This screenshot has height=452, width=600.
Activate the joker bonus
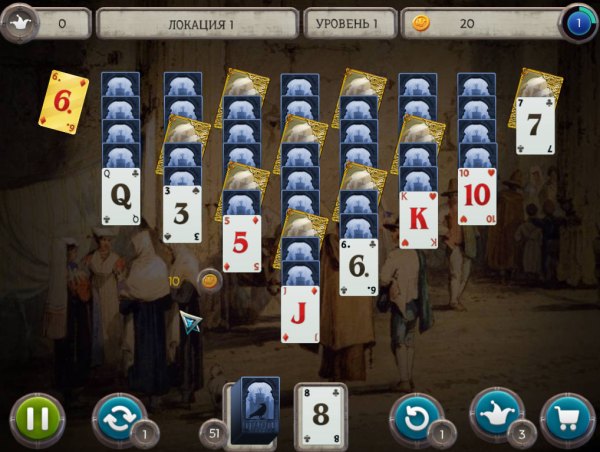(496, 415)
